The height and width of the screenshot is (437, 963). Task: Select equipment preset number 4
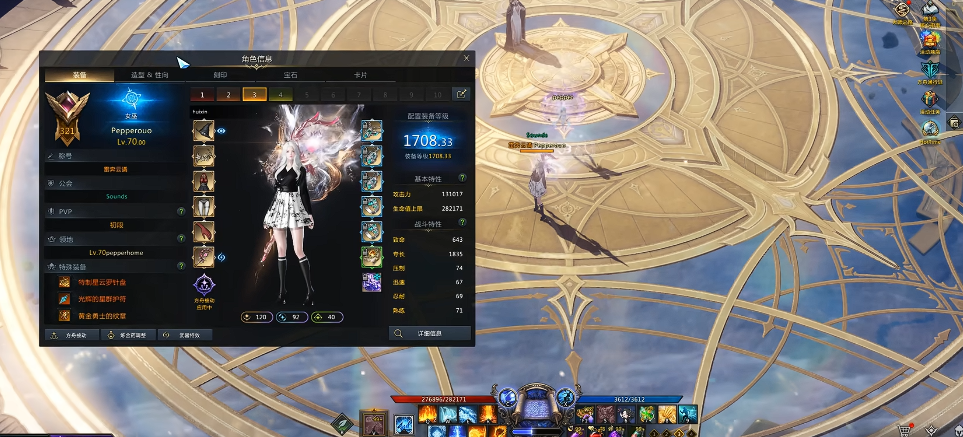point(280,94)
